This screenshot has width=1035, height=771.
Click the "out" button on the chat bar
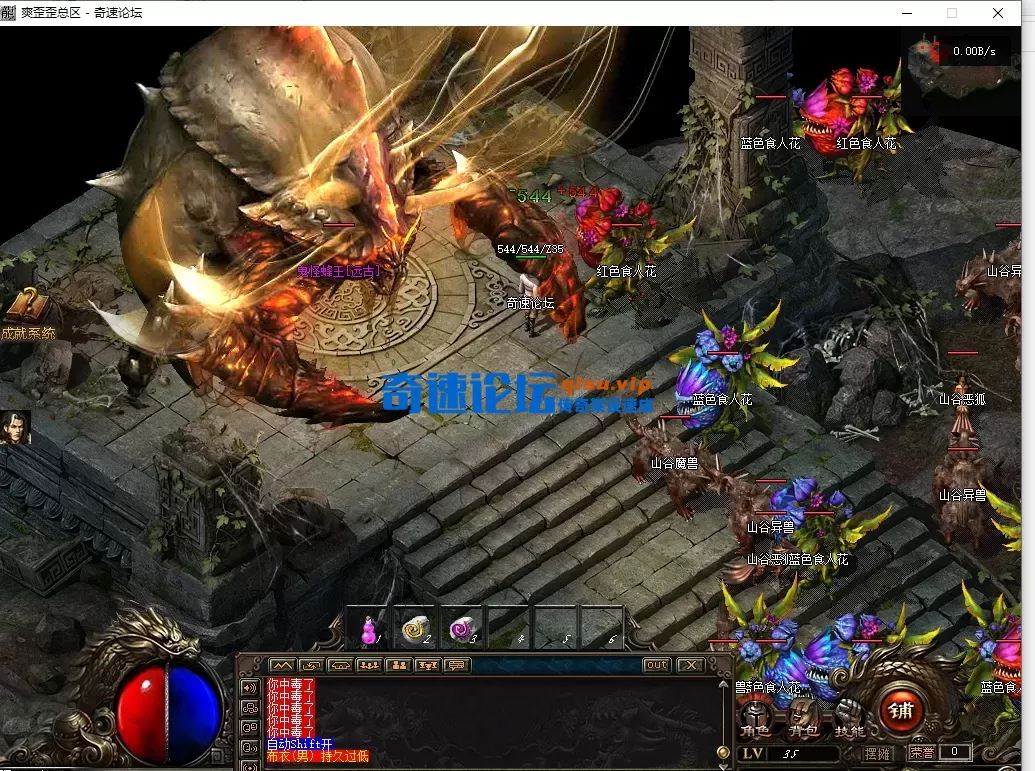[656, 665]
